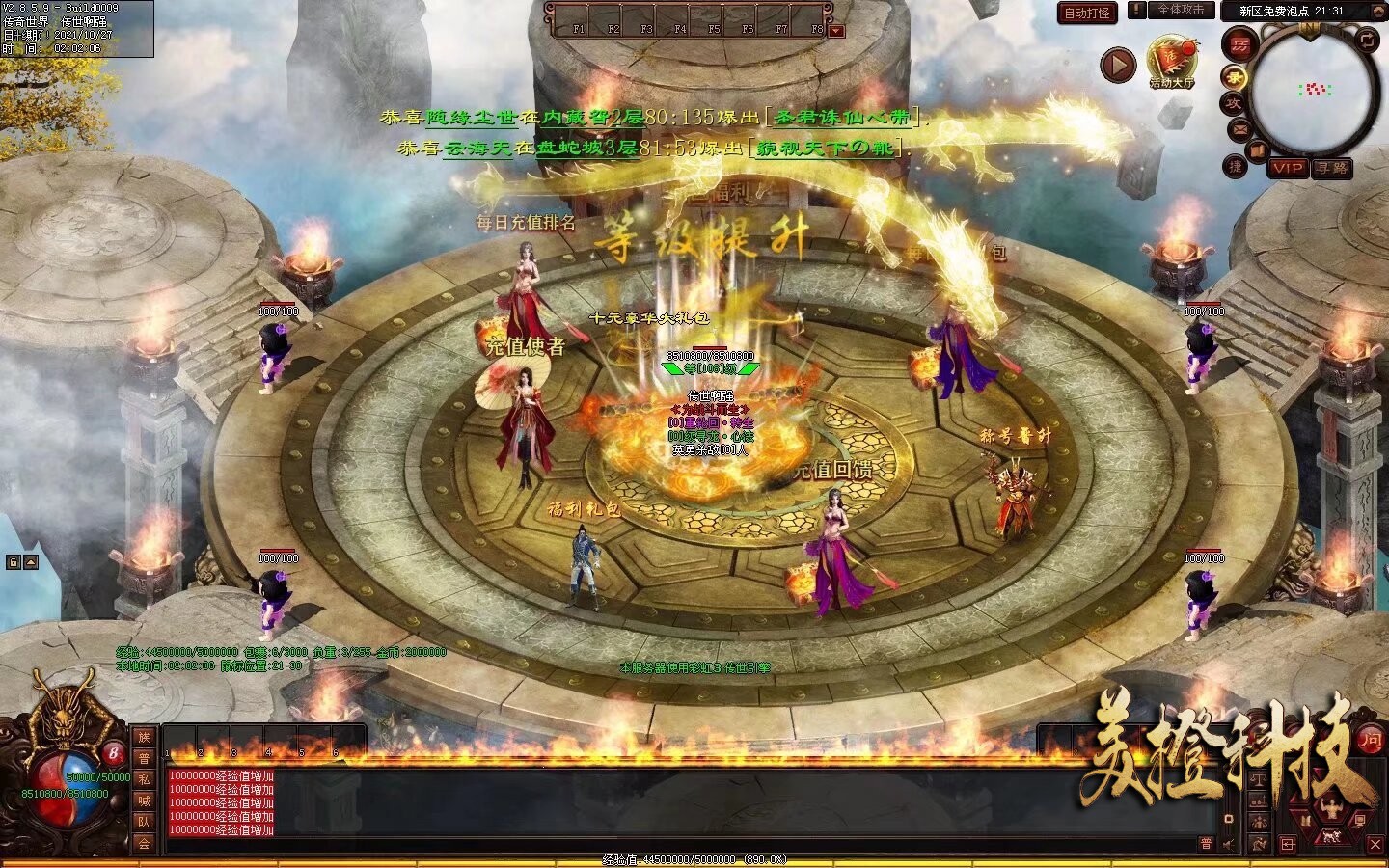The image size is (1389, 868).
Task: Open the mail envelope icon
Action: point(1240,128)
